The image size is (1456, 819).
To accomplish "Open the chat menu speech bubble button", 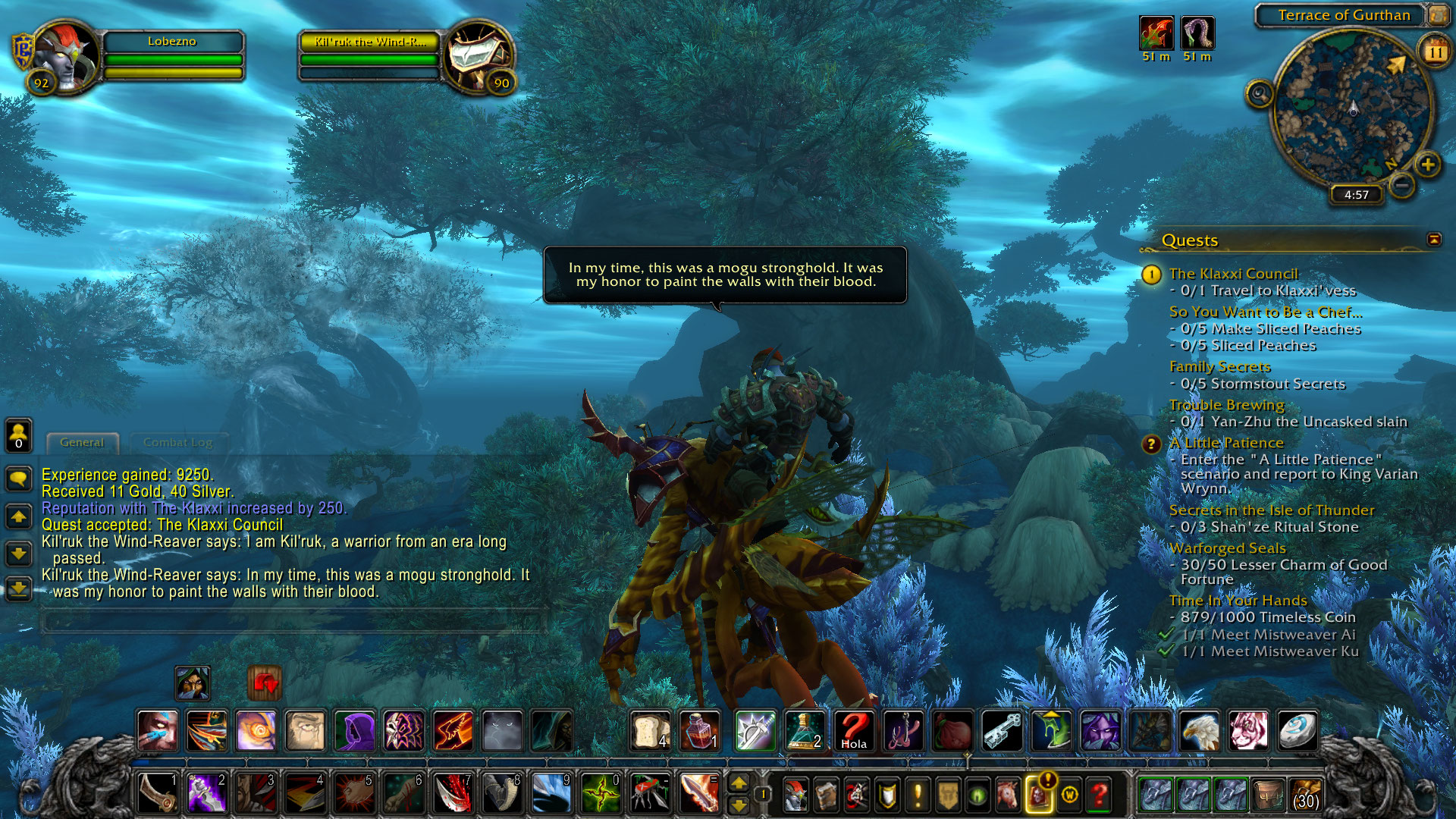I will click(18, 478).
